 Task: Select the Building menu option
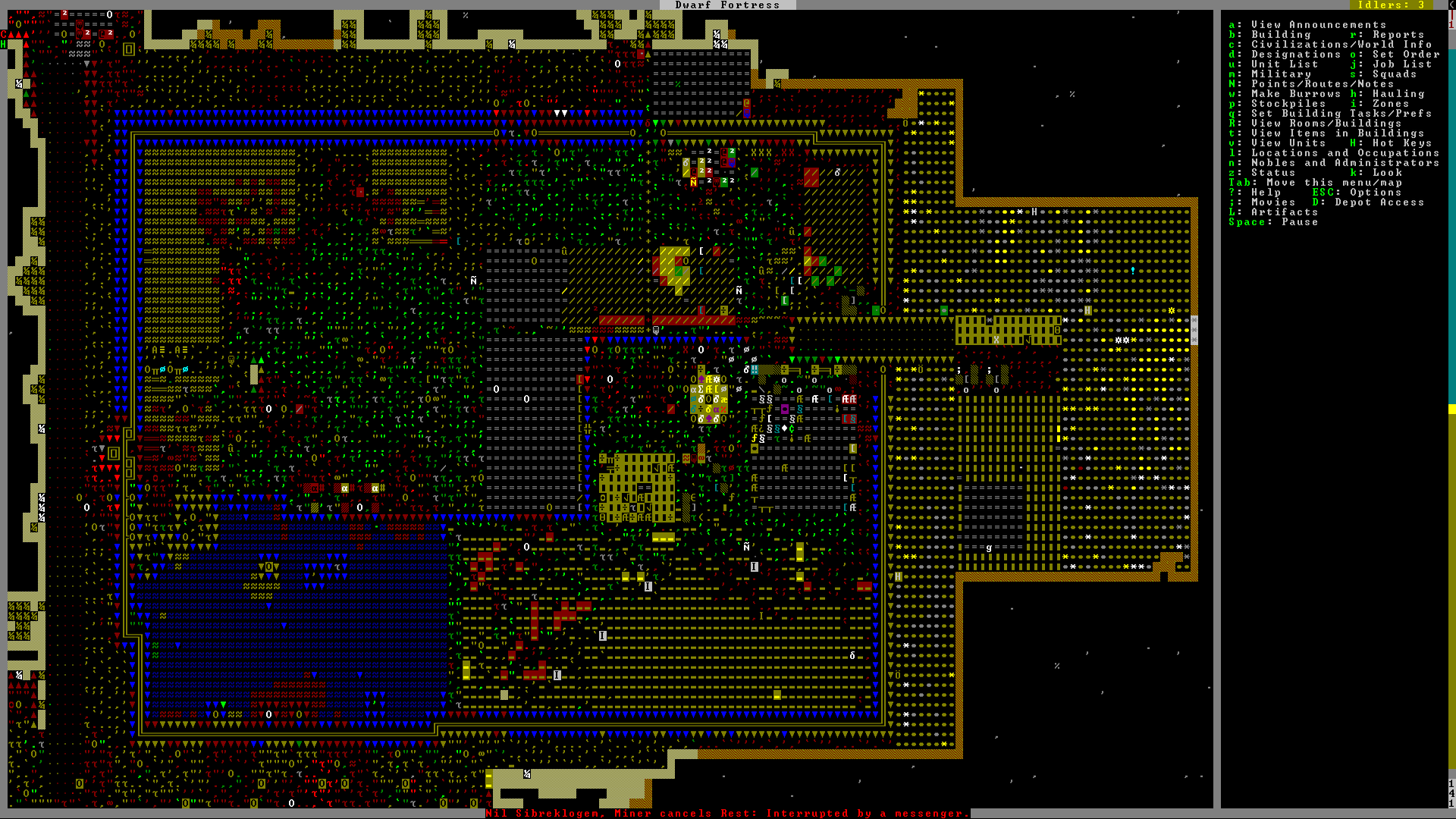[1280, 35]
